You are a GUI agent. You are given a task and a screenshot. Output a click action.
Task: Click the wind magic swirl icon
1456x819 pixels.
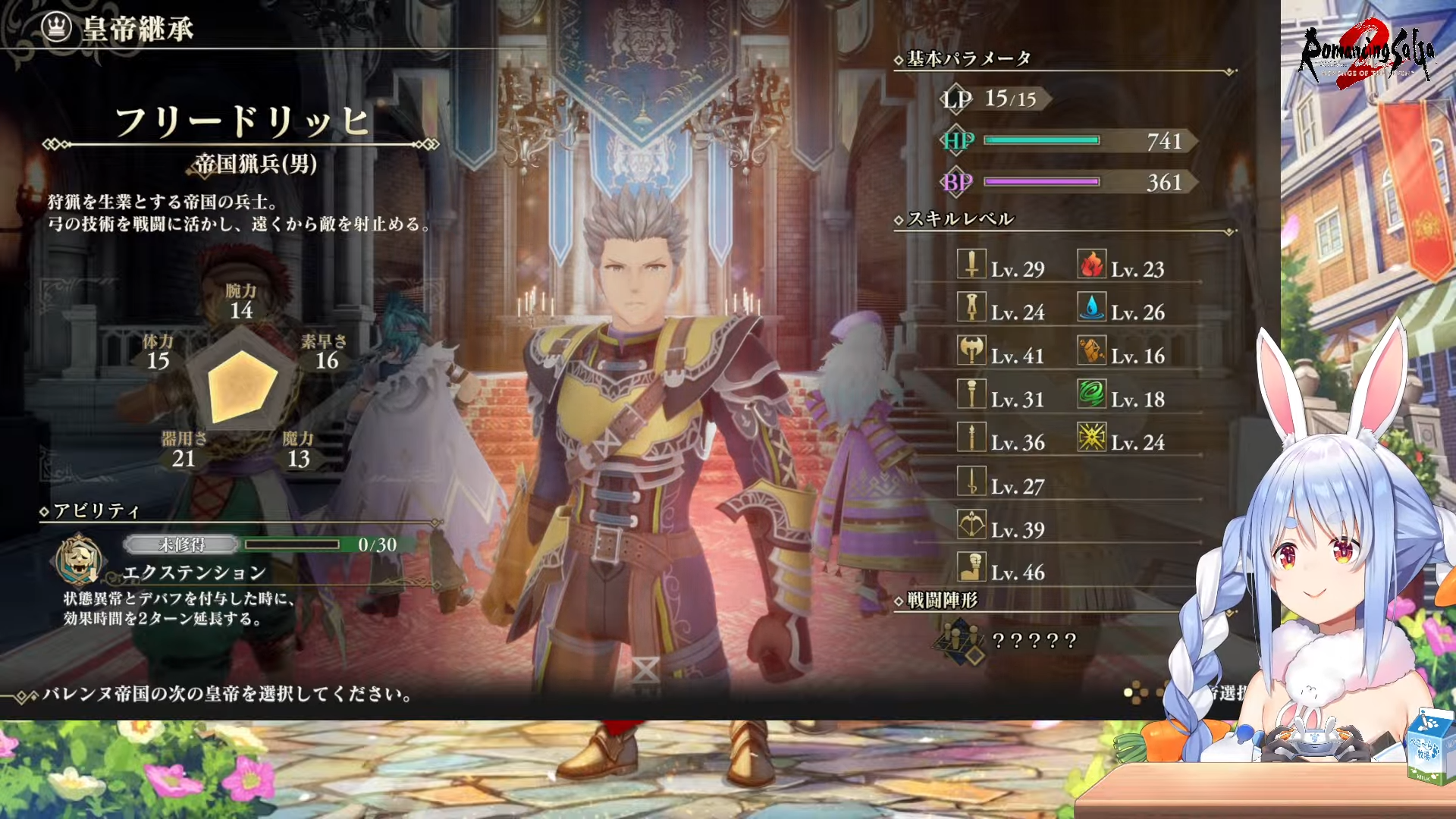point(1092,394)
